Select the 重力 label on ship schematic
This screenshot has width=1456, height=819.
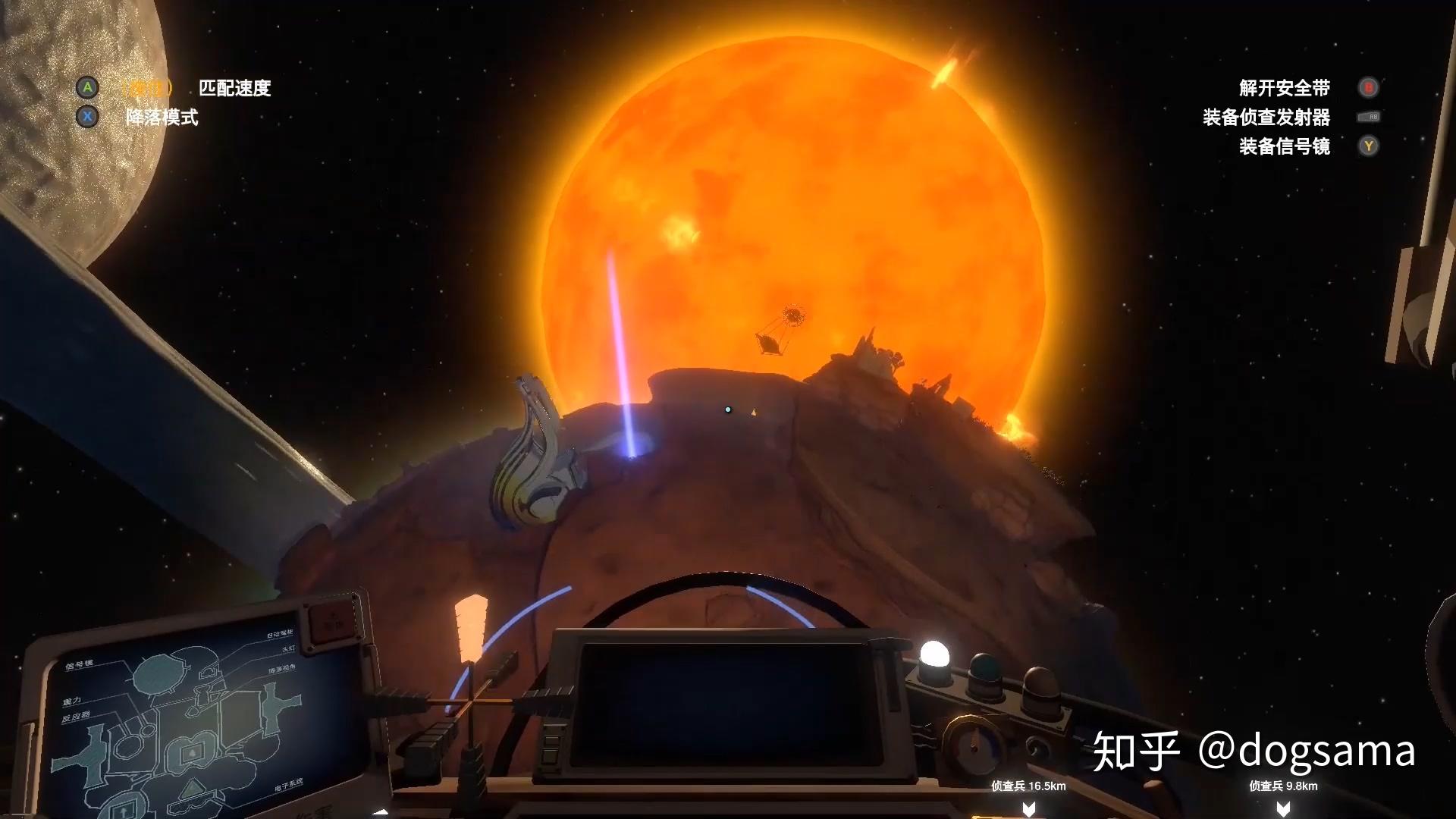tap(74, 701)
